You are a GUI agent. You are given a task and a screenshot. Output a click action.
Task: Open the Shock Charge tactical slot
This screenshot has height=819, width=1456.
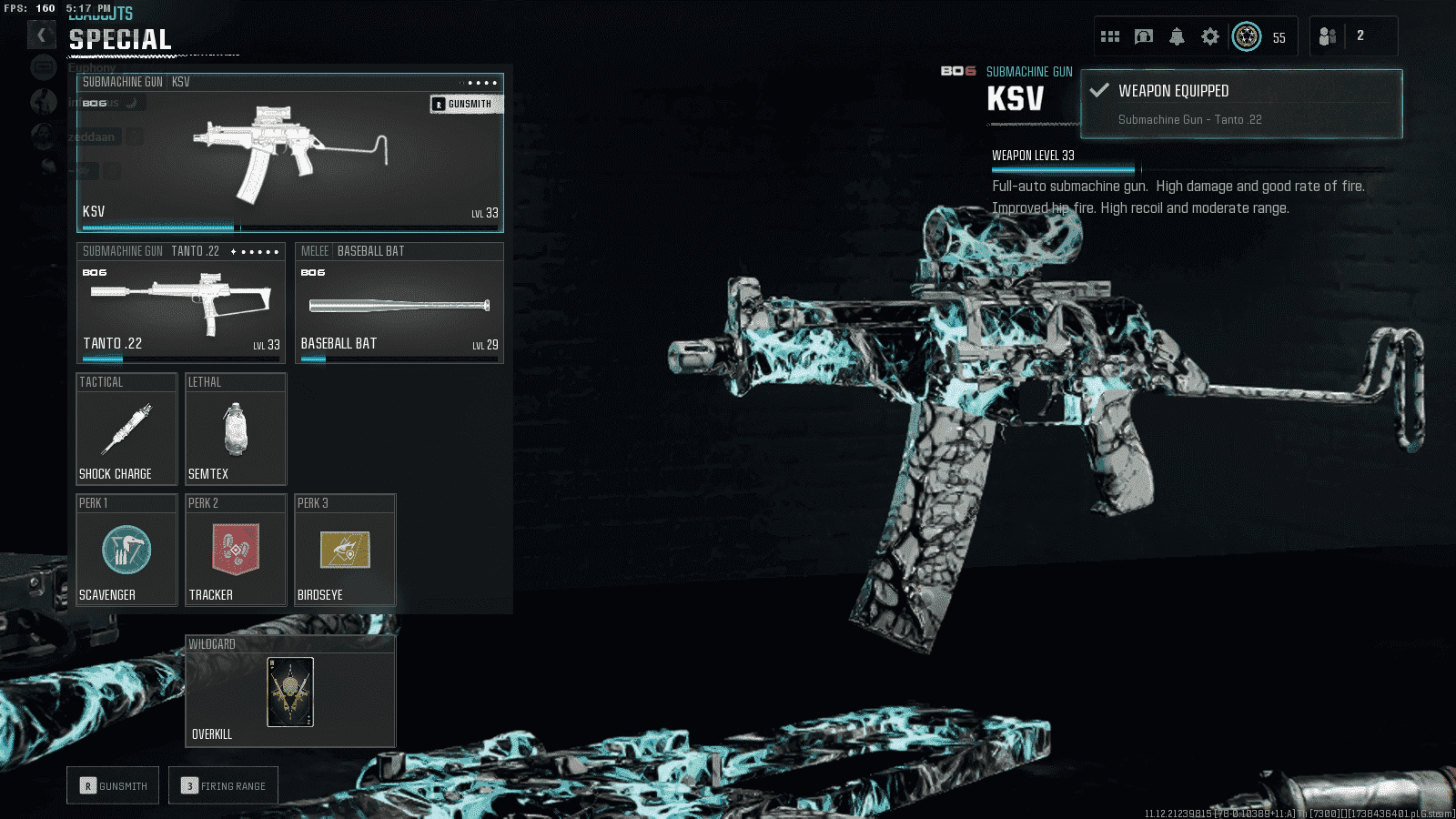126,430
